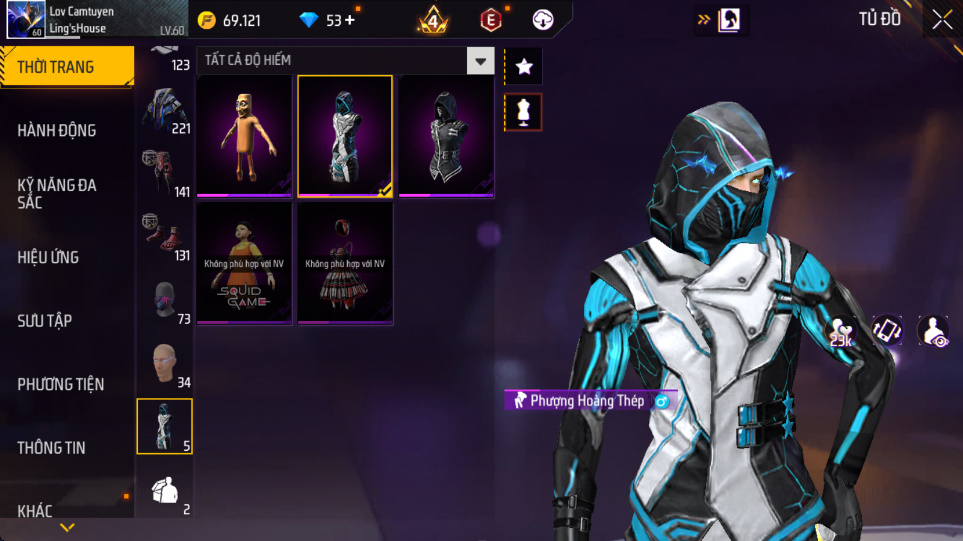Add diamonds with the plus button
Image resolution: width=963 pixels, height=541 pixels.
click(349, 20)
